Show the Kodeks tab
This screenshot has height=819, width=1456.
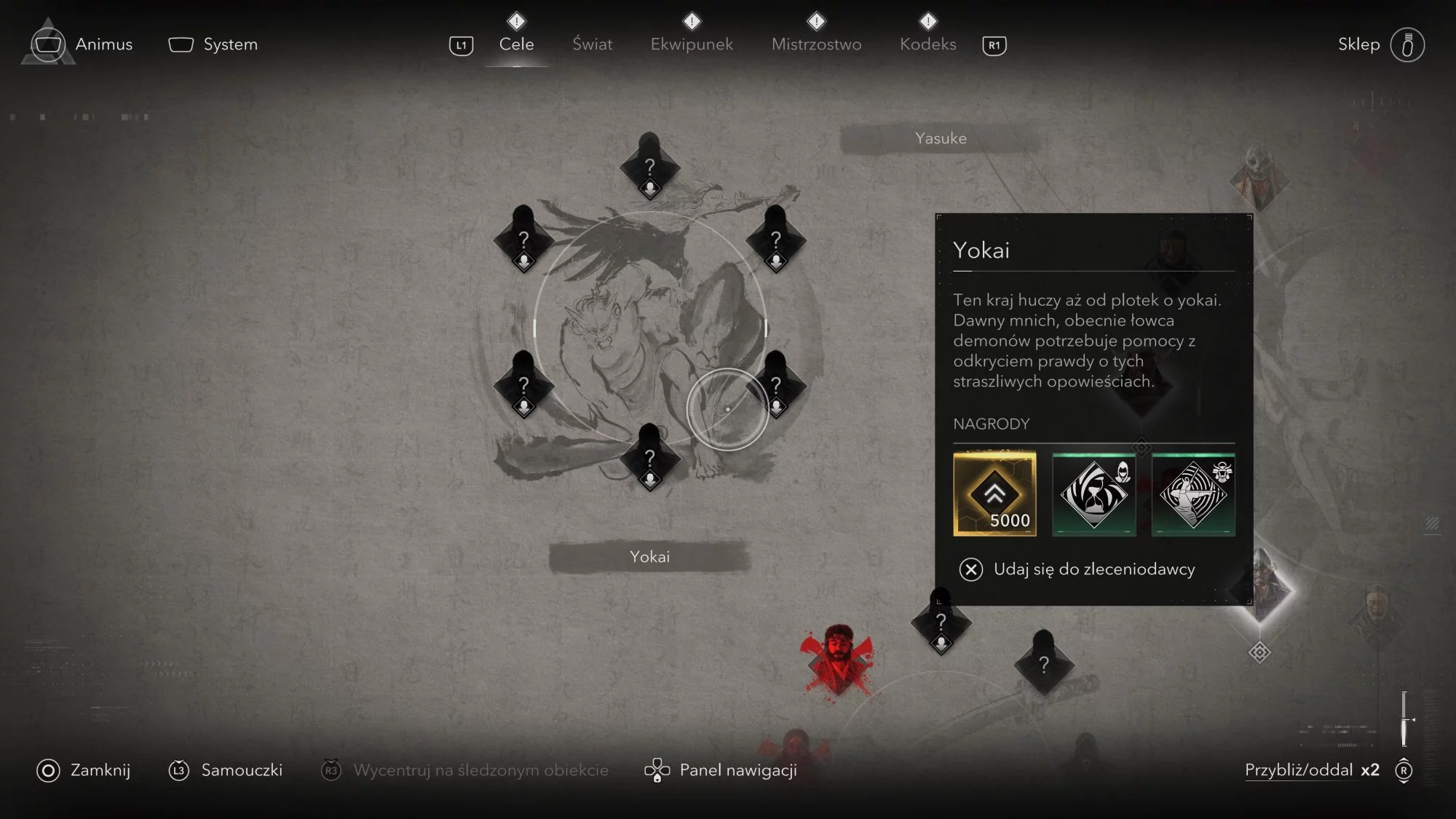tap(927, 44)
